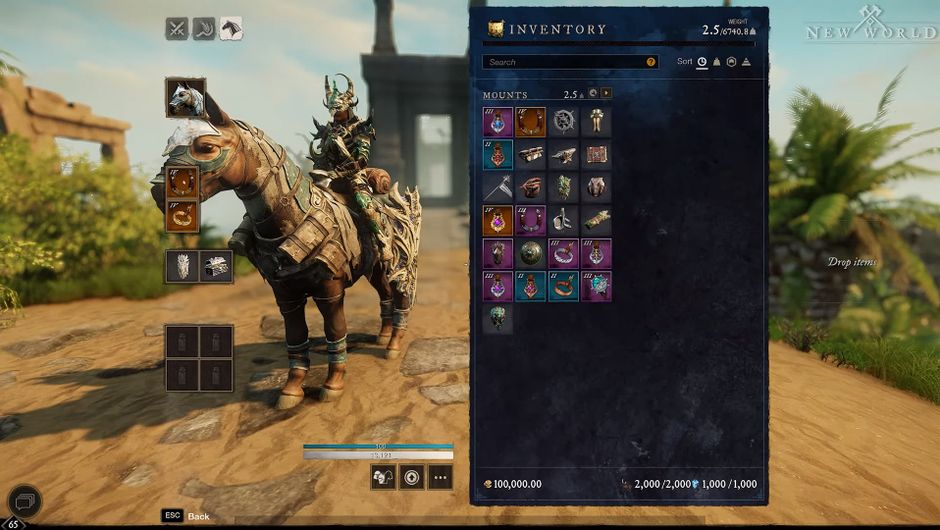Select the anvil item in inventory

pos(564,155)
